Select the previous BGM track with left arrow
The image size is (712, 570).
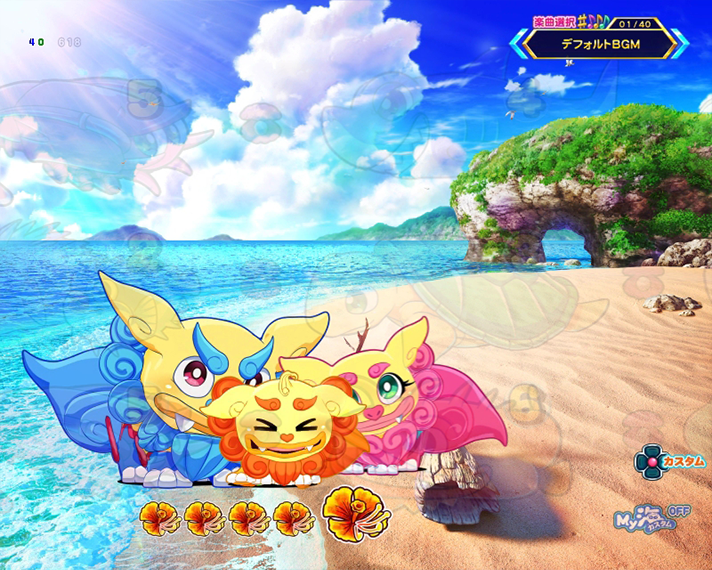tap(517, 44)
